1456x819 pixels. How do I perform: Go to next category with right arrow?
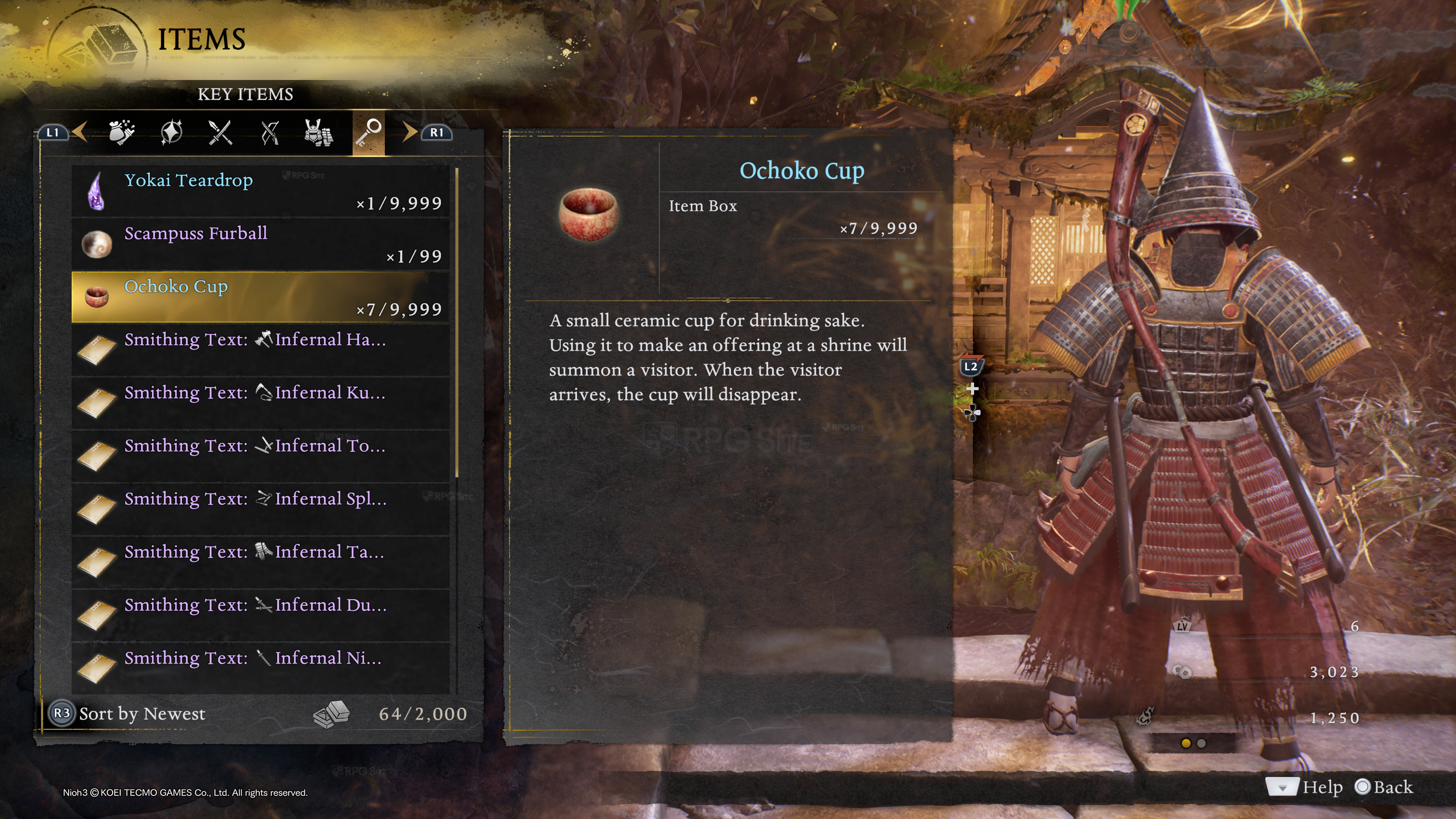pos(409,132)
